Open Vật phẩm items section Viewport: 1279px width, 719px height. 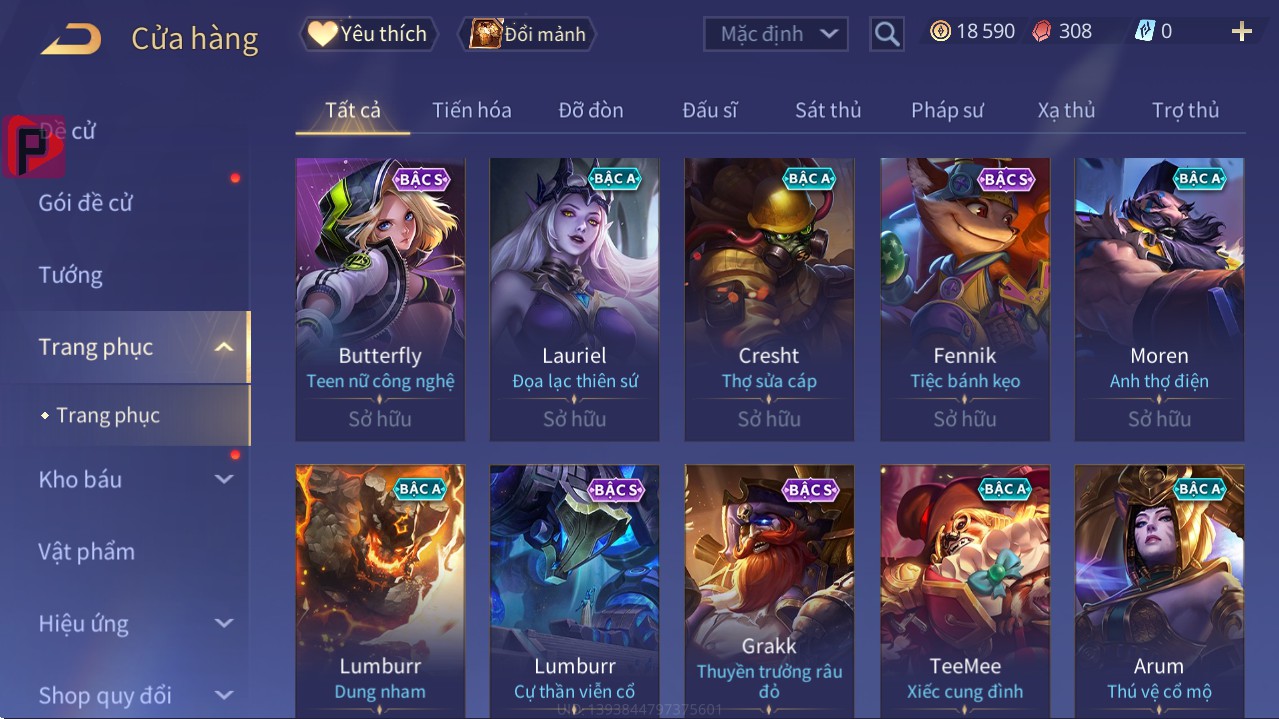(x=86, y=551)
